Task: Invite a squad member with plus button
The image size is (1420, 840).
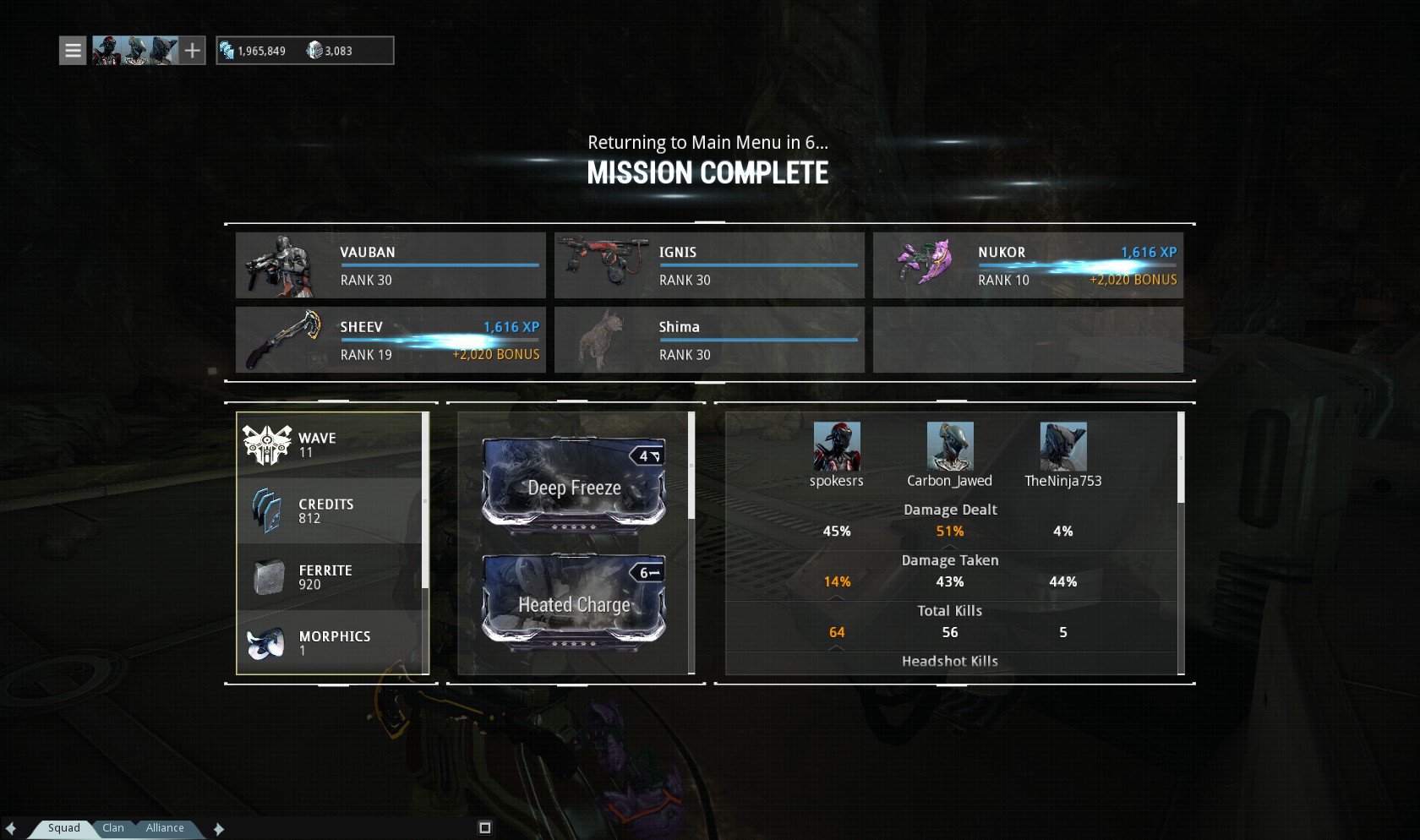Action: pos(193,51)
